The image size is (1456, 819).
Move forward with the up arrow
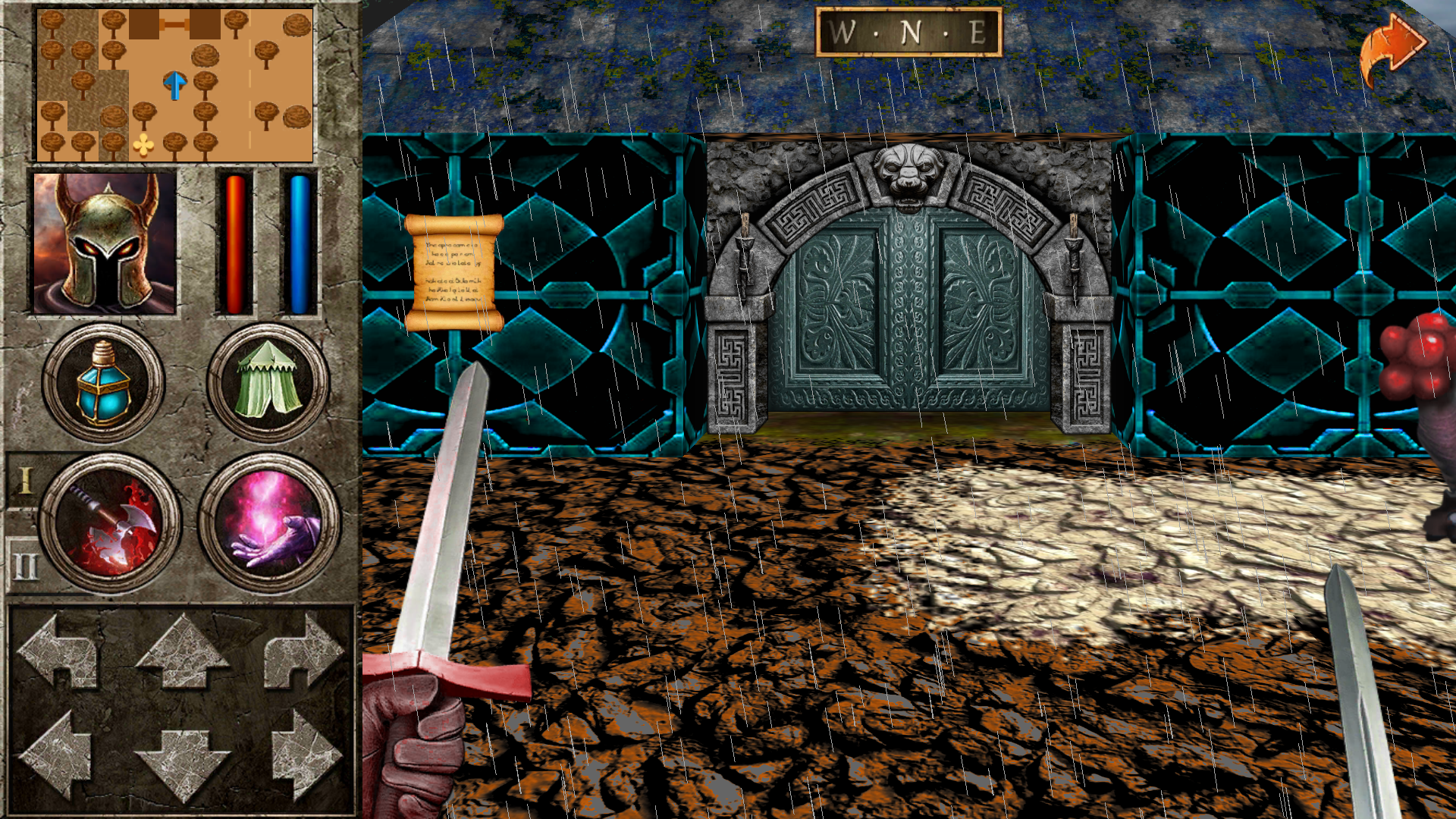182,651
